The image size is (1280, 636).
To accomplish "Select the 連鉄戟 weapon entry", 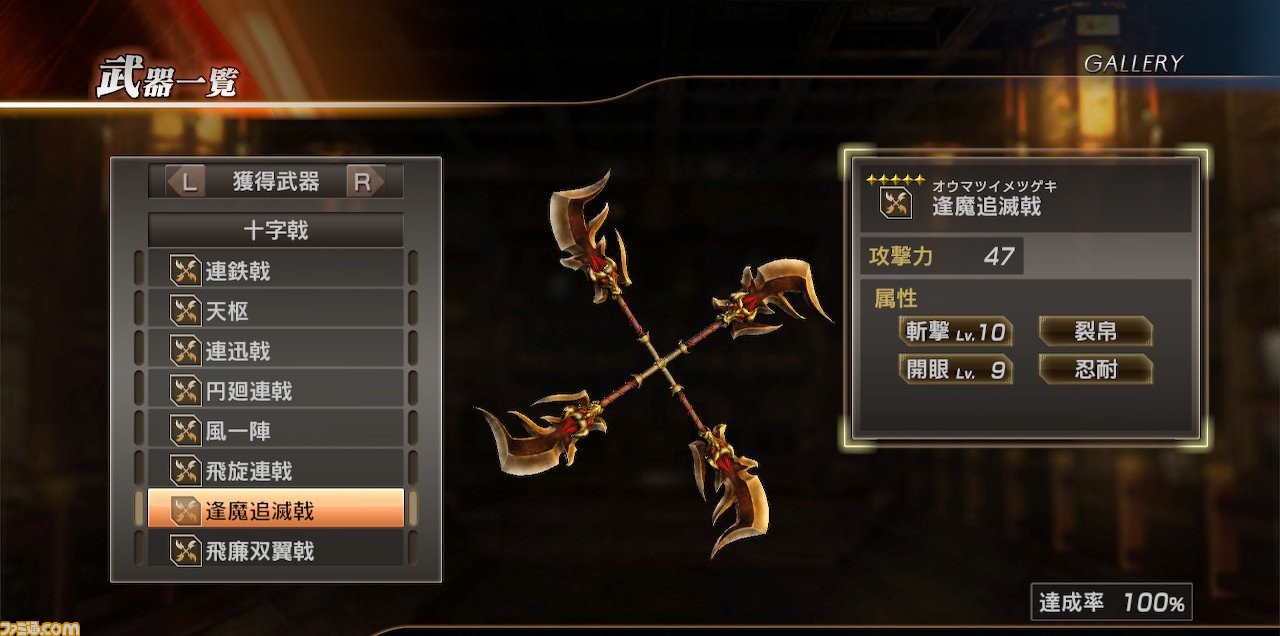I will 276,270.
